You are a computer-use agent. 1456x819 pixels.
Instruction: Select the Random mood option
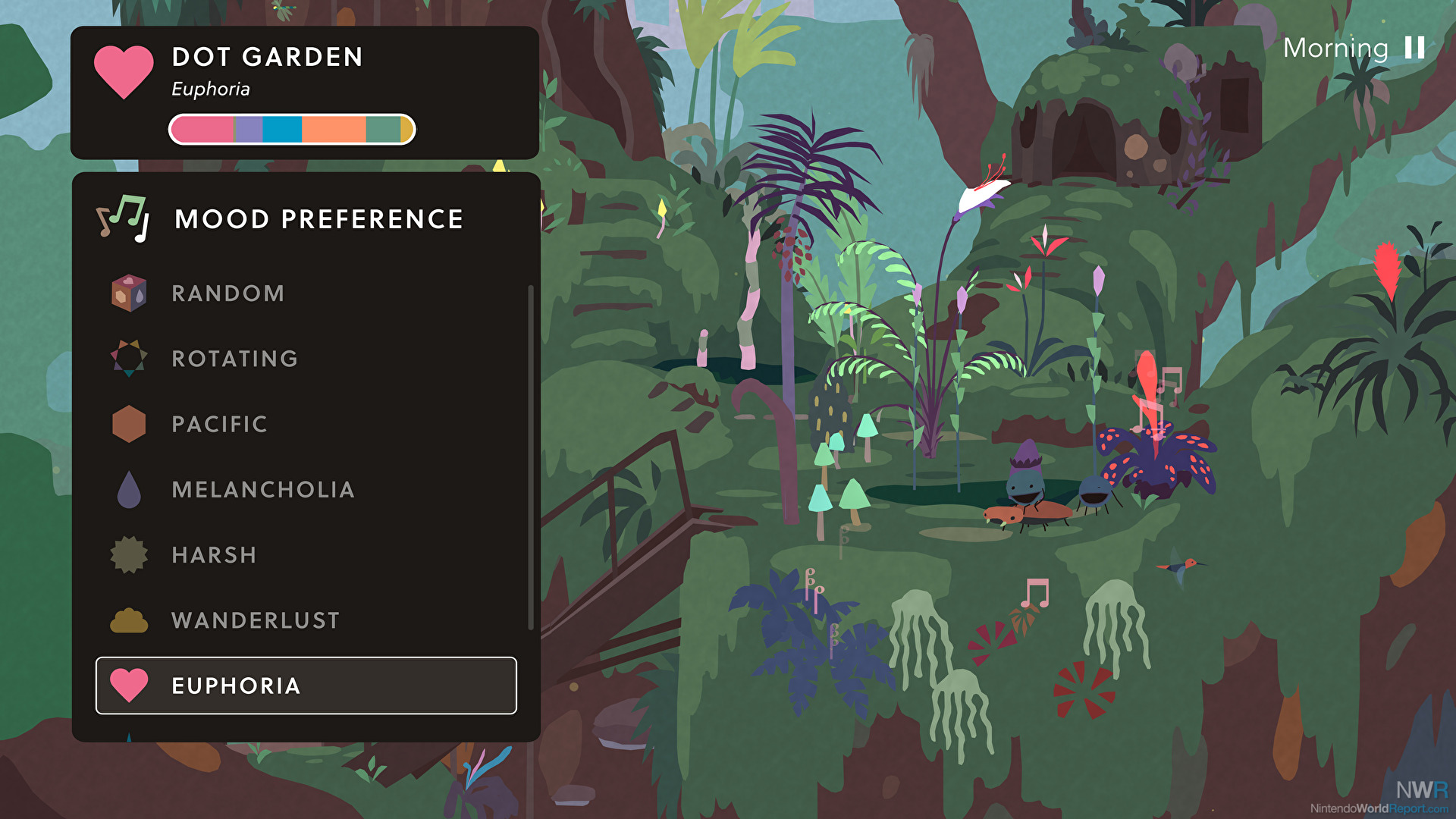point(227,293)
